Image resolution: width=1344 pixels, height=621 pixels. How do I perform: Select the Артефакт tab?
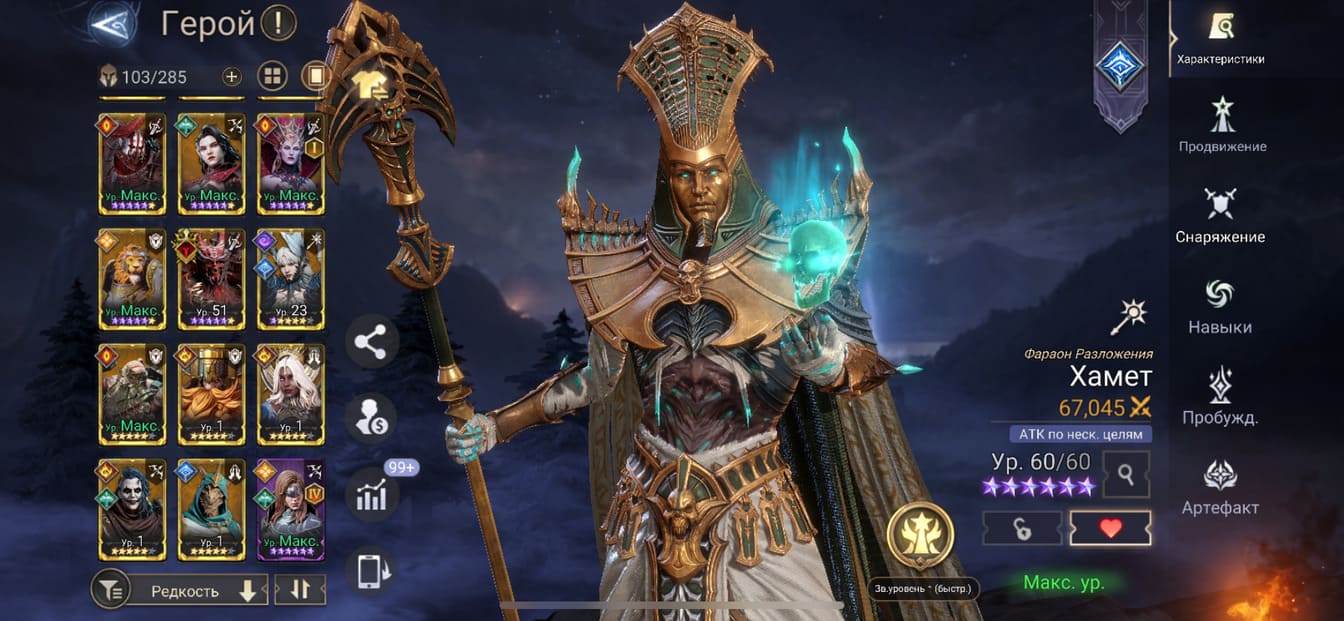1220,487
